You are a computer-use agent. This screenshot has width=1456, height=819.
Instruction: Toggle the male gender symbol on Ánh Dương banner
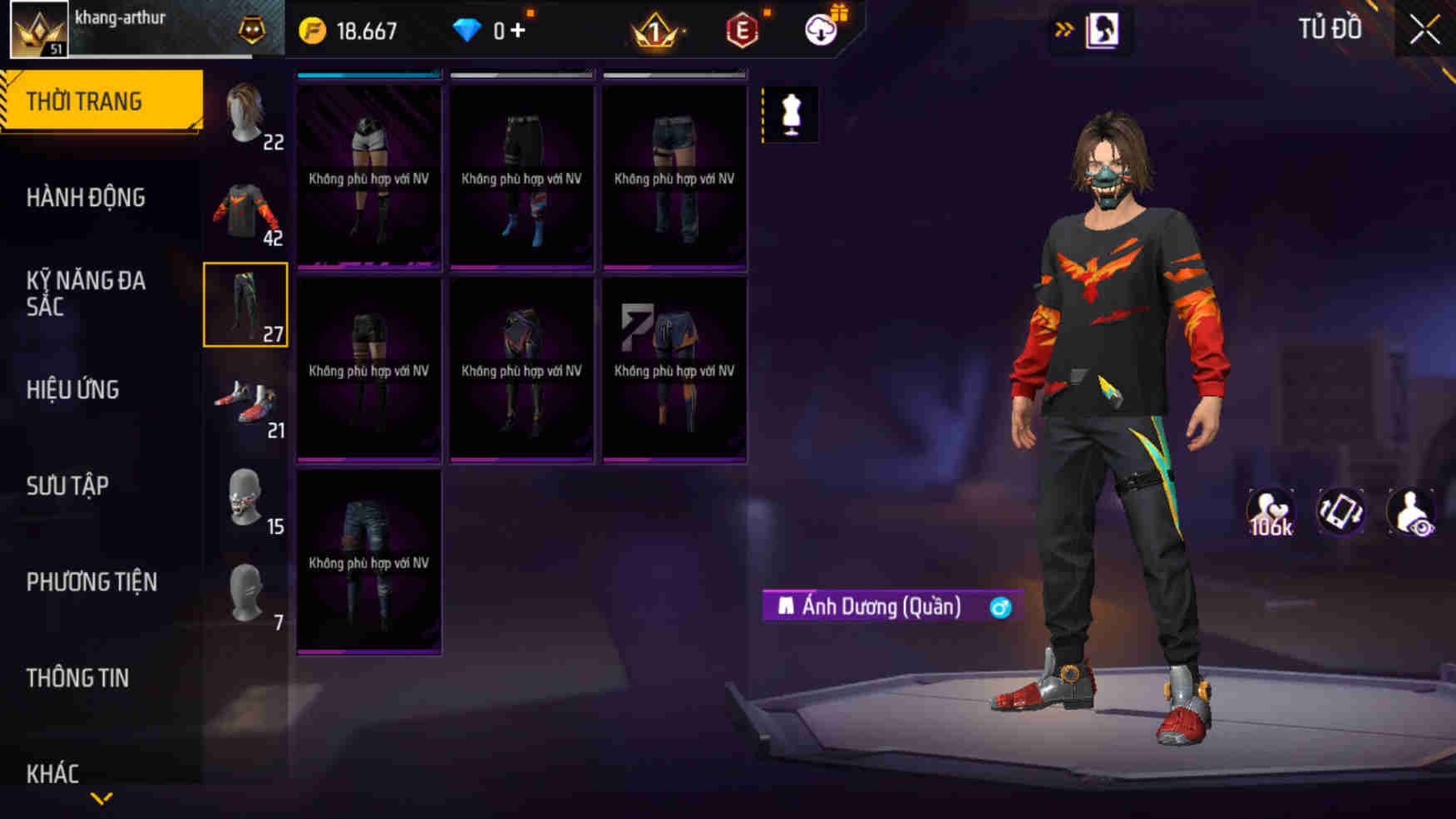(x=1000, y=607)
